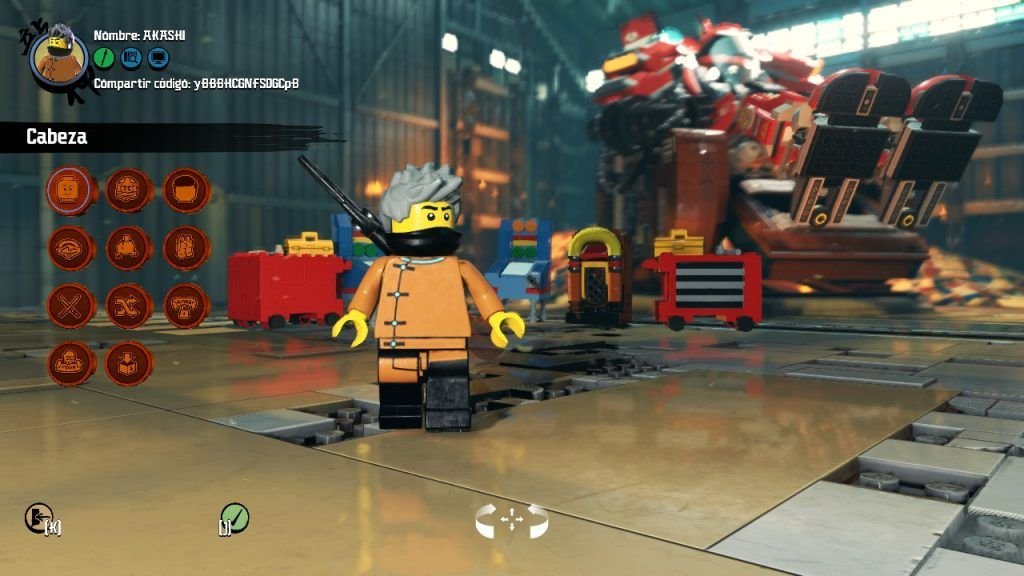Select the minifigure character preset icon
Image resolution: width=1024 pixels, height=576 pixels.
[72, 363]
